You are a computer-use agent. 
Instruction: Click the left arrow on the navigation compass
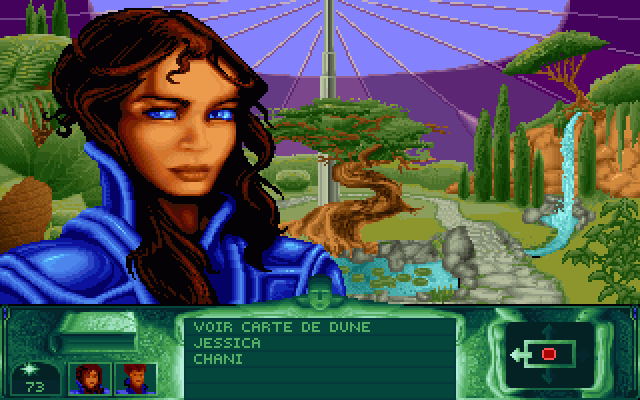pyautogui.click(x=515, y=353)
